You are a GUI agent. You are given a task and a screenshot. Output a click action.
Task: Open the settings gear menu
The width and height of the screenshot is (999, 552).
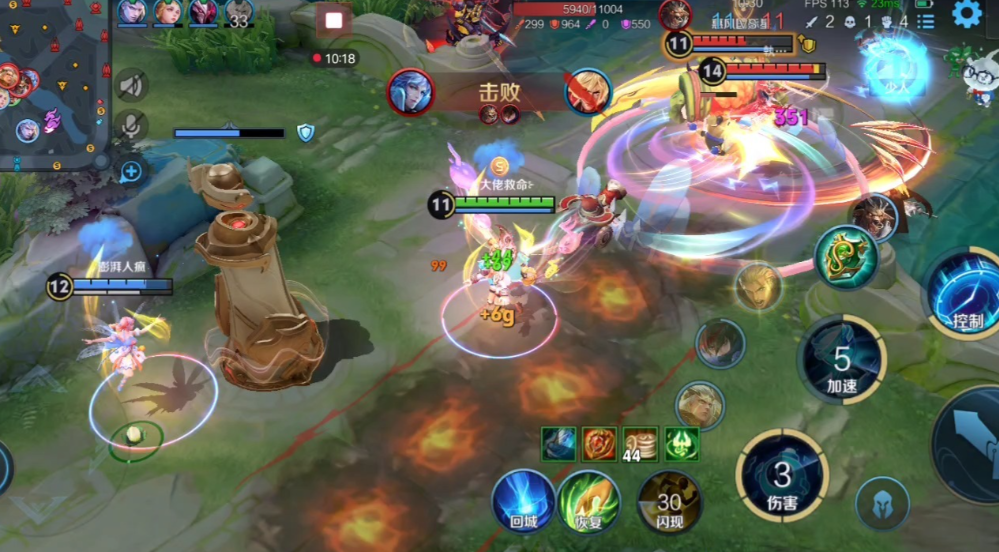click(966, 14)
